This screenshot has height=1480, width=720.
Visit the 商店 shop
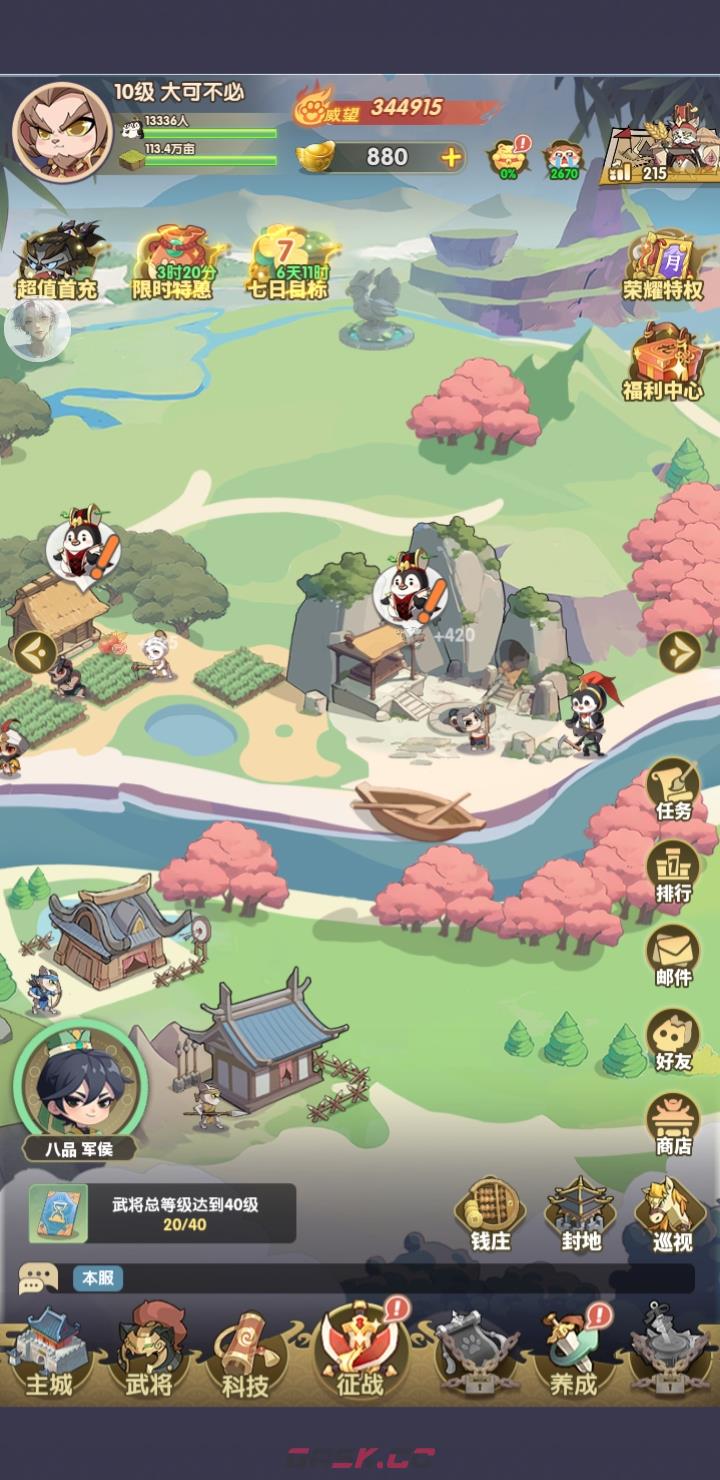pyautogui.click(x=673, y=1124)
